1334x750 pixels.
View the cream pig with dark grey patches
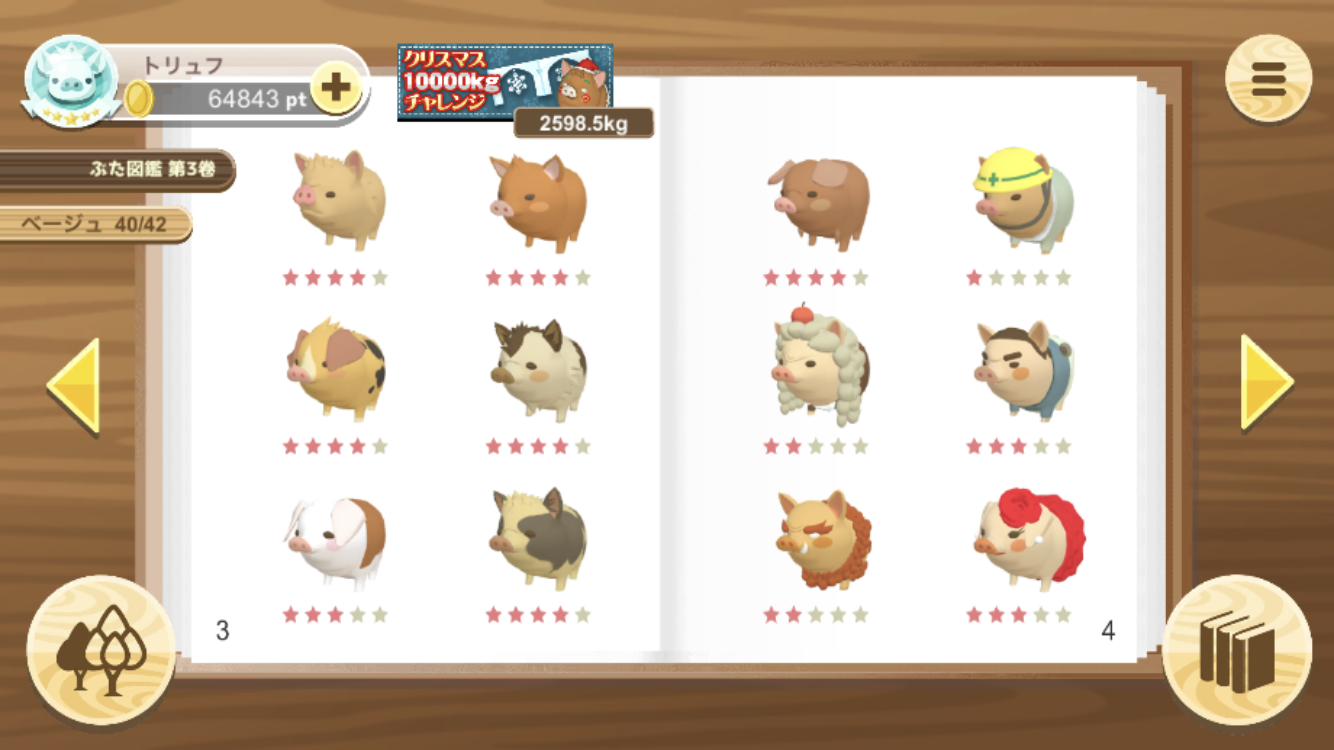(538, 540)
